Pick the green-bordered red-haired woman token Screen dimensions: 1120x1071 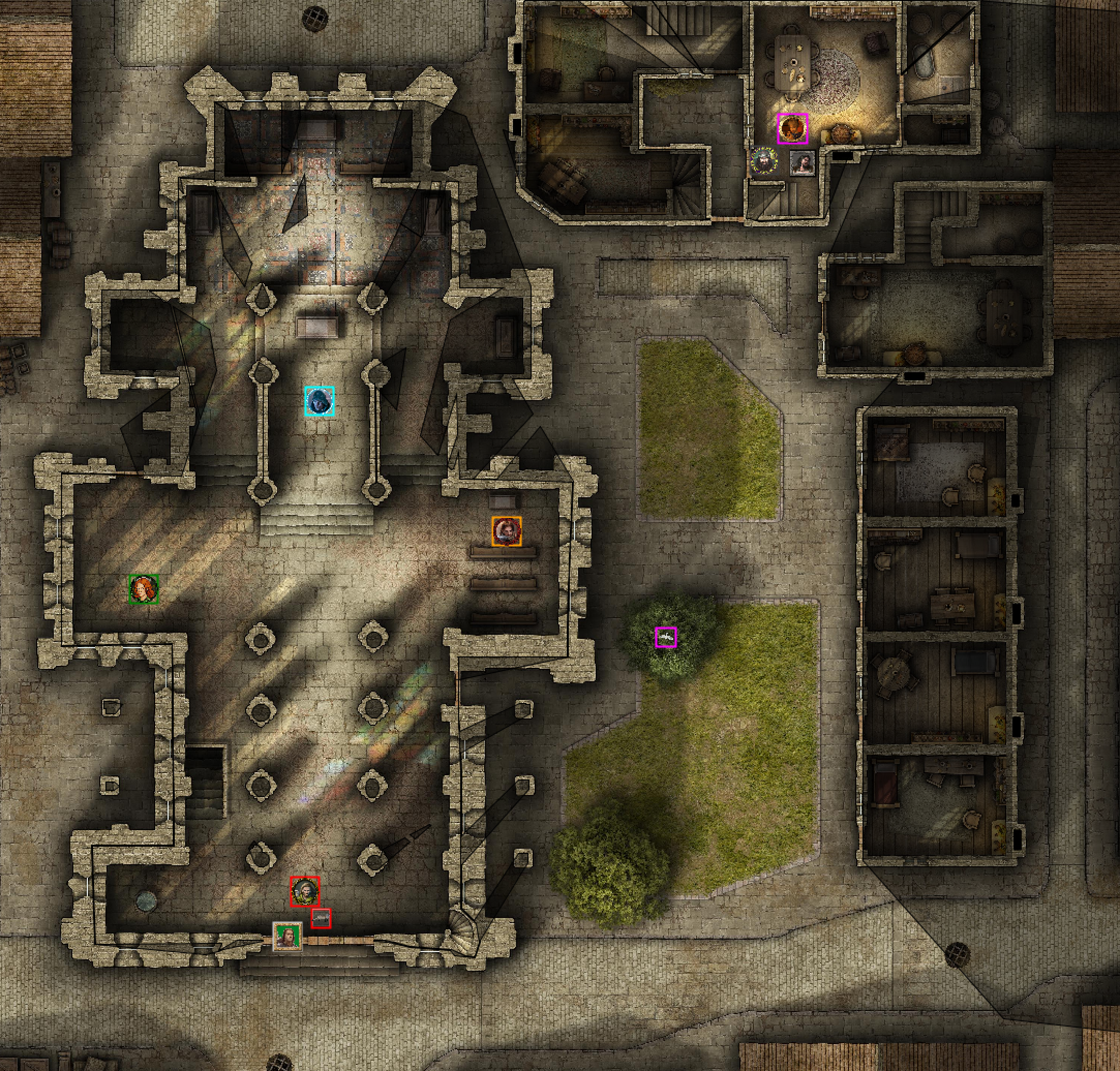(x=143, y=589)
